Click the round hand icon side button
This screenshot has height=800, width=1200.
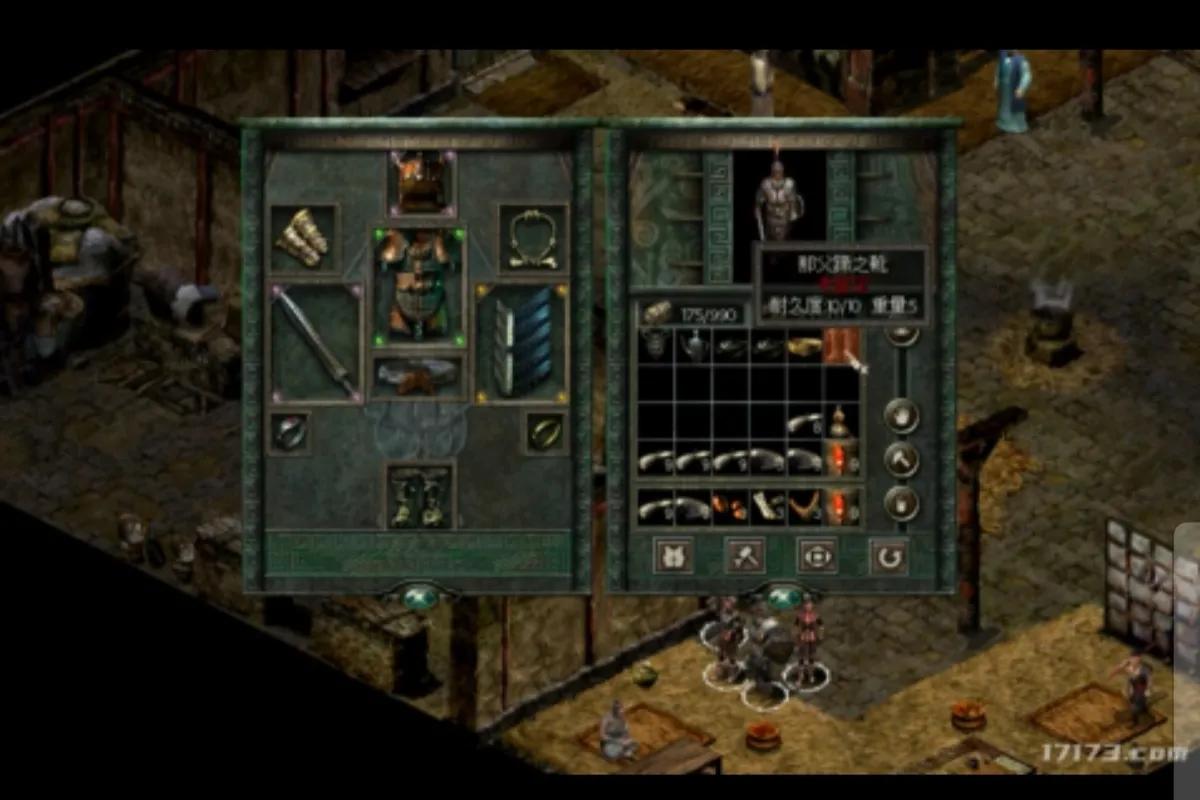tap(902, 414)
